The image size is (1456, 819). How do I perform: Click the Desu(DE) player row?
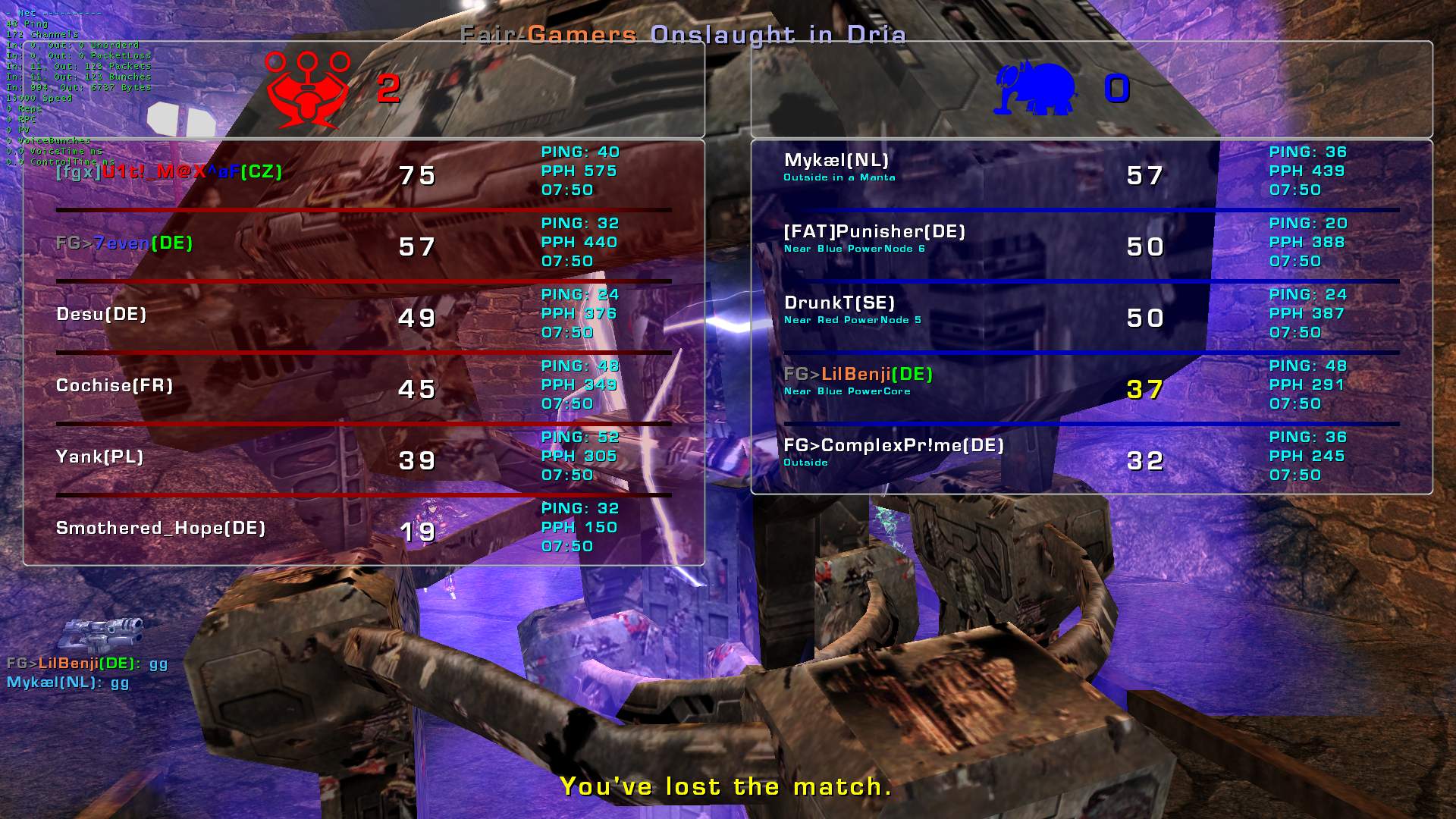tap(102, 315)
